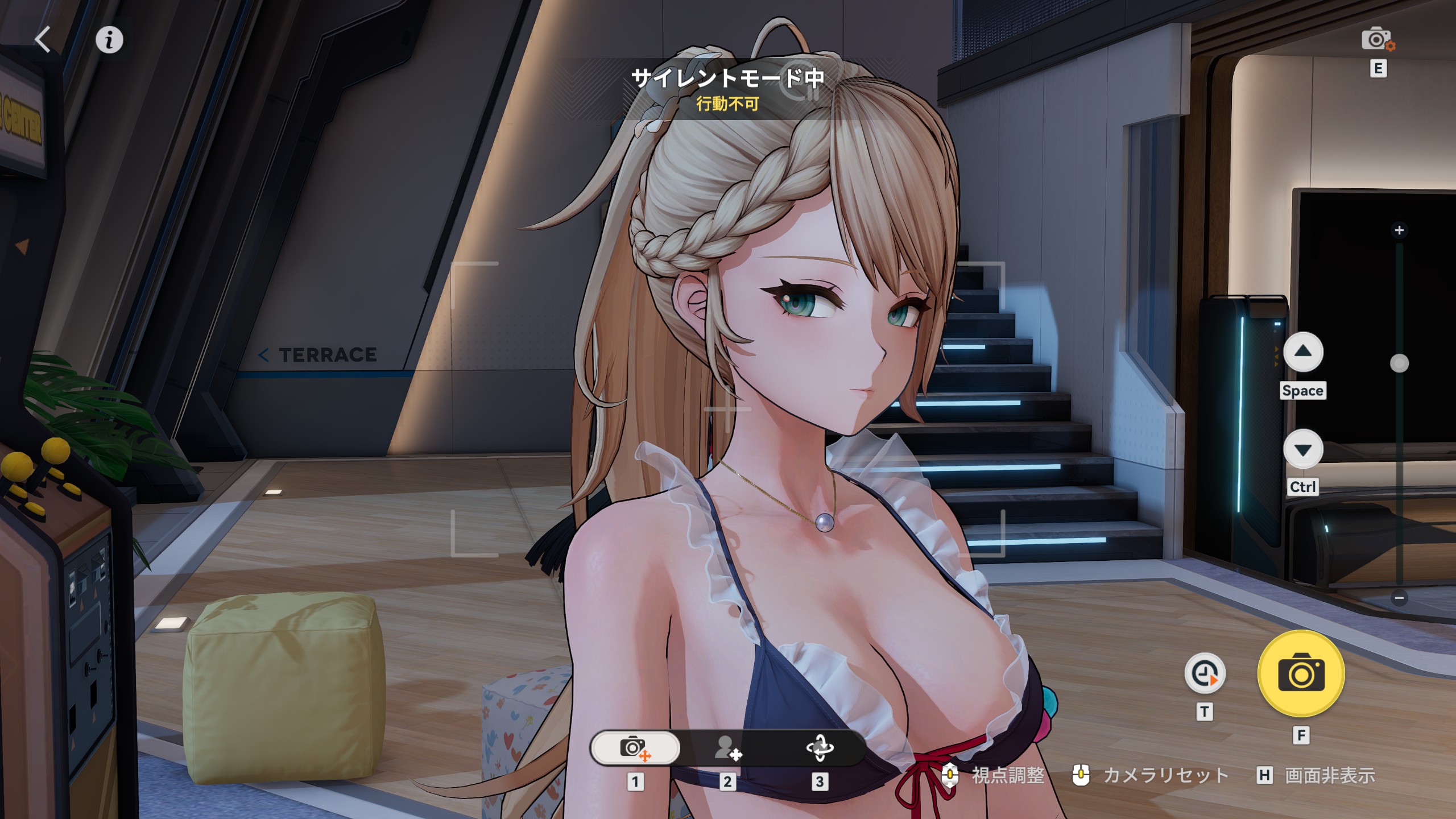Click the zoom slider handle
Viewport: 1456px width, 819px height.
coord(1400,363)
